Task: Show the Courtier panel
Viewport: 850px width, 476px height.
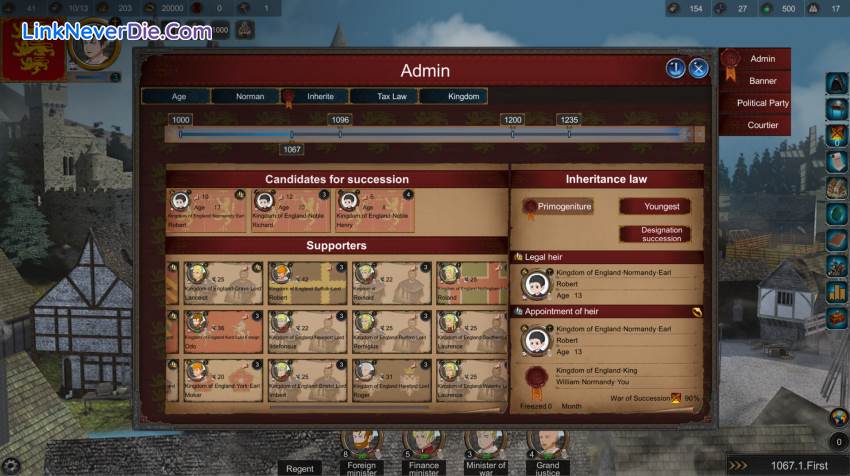Action: click(763, 125)
